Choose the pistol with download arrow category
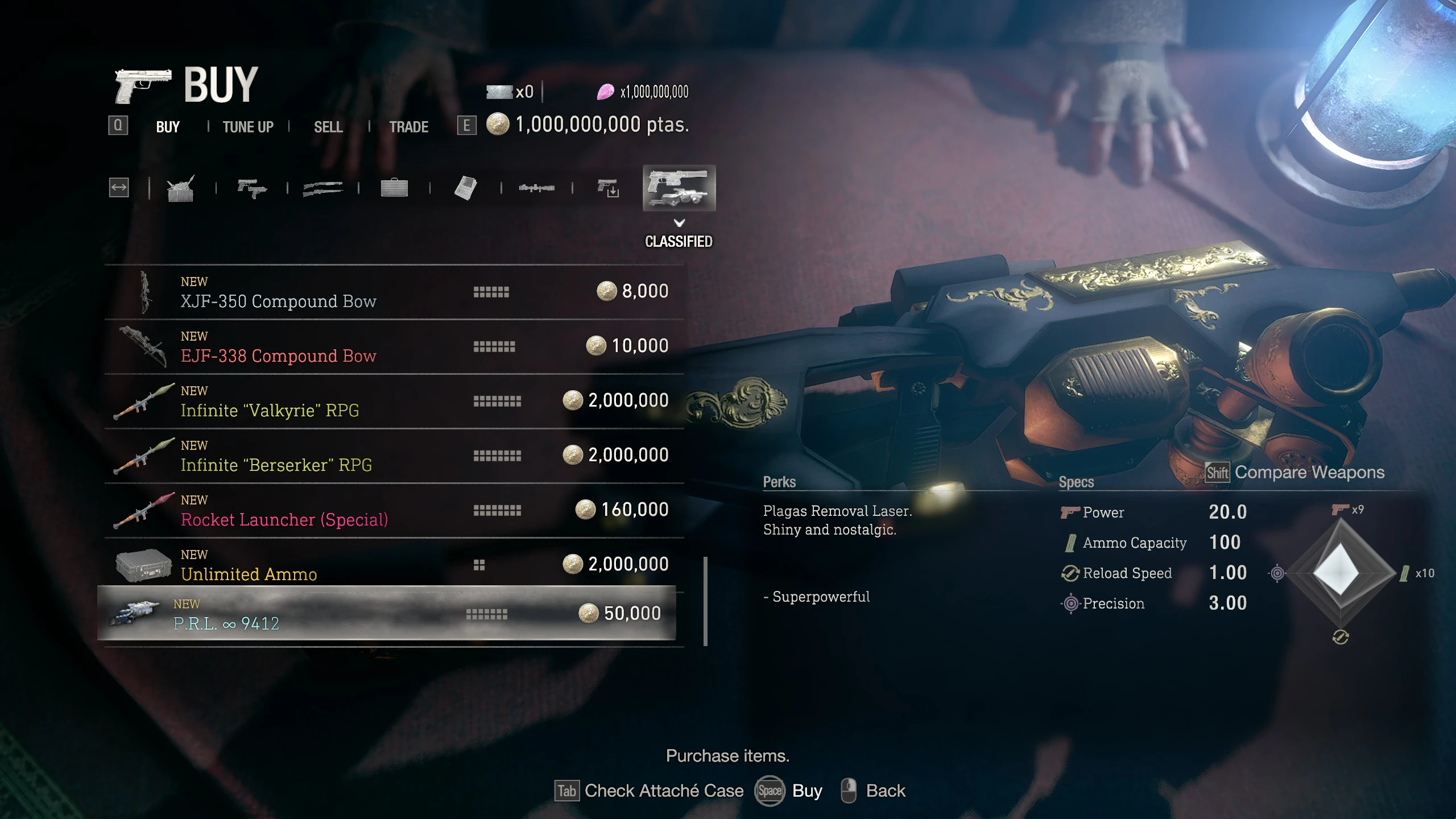 pos(608,188)
